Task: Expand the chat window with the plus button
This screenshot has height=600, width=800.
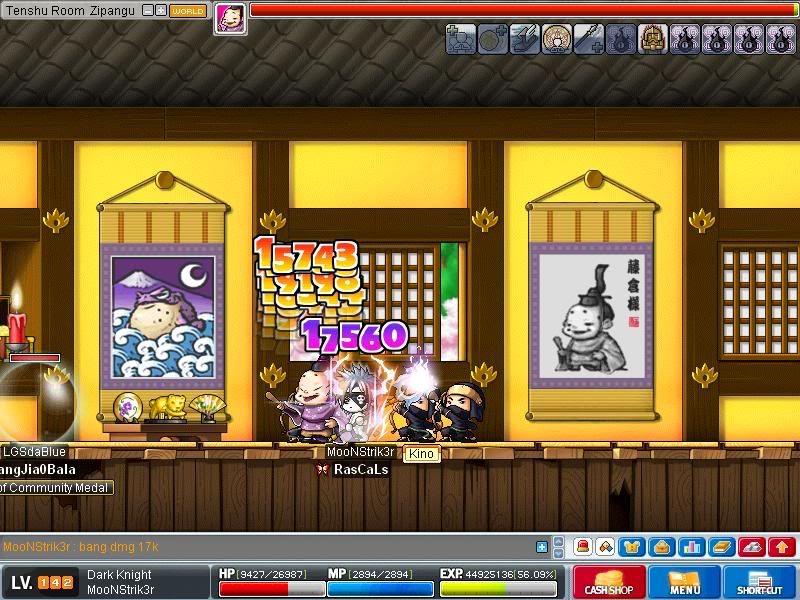Action: tap(542, 547)
